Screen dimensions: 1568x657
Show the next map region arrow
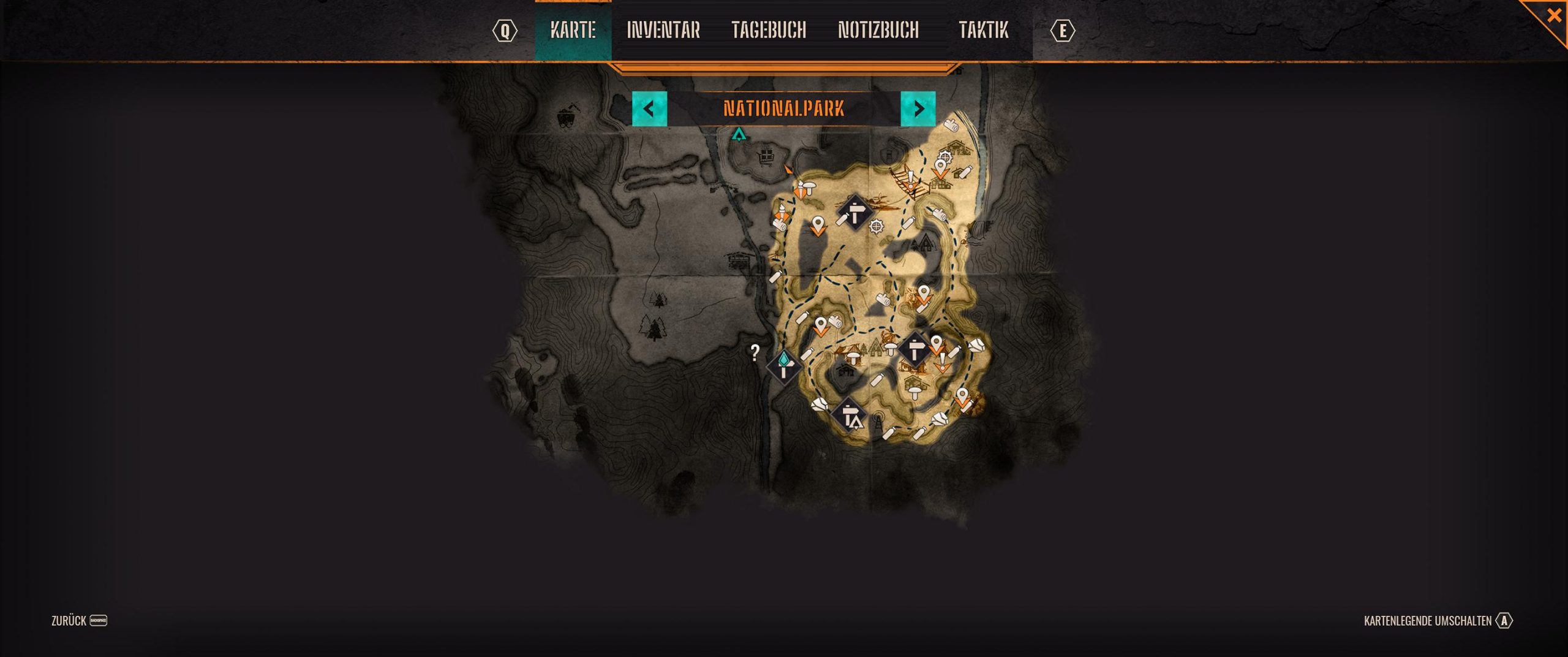(918, 109)
